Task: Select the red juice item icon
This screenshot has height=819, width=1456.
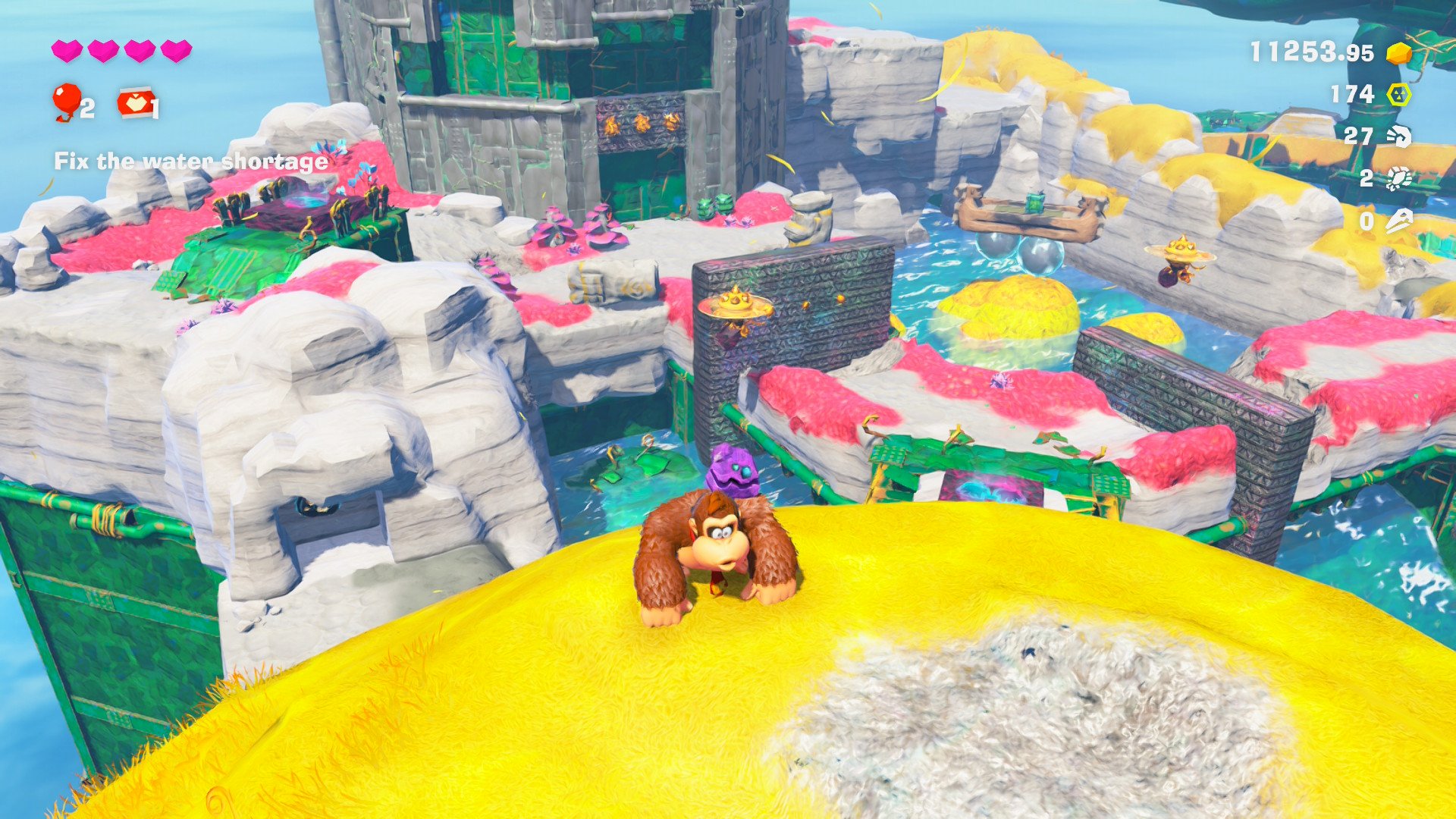Action: (136, 102)
